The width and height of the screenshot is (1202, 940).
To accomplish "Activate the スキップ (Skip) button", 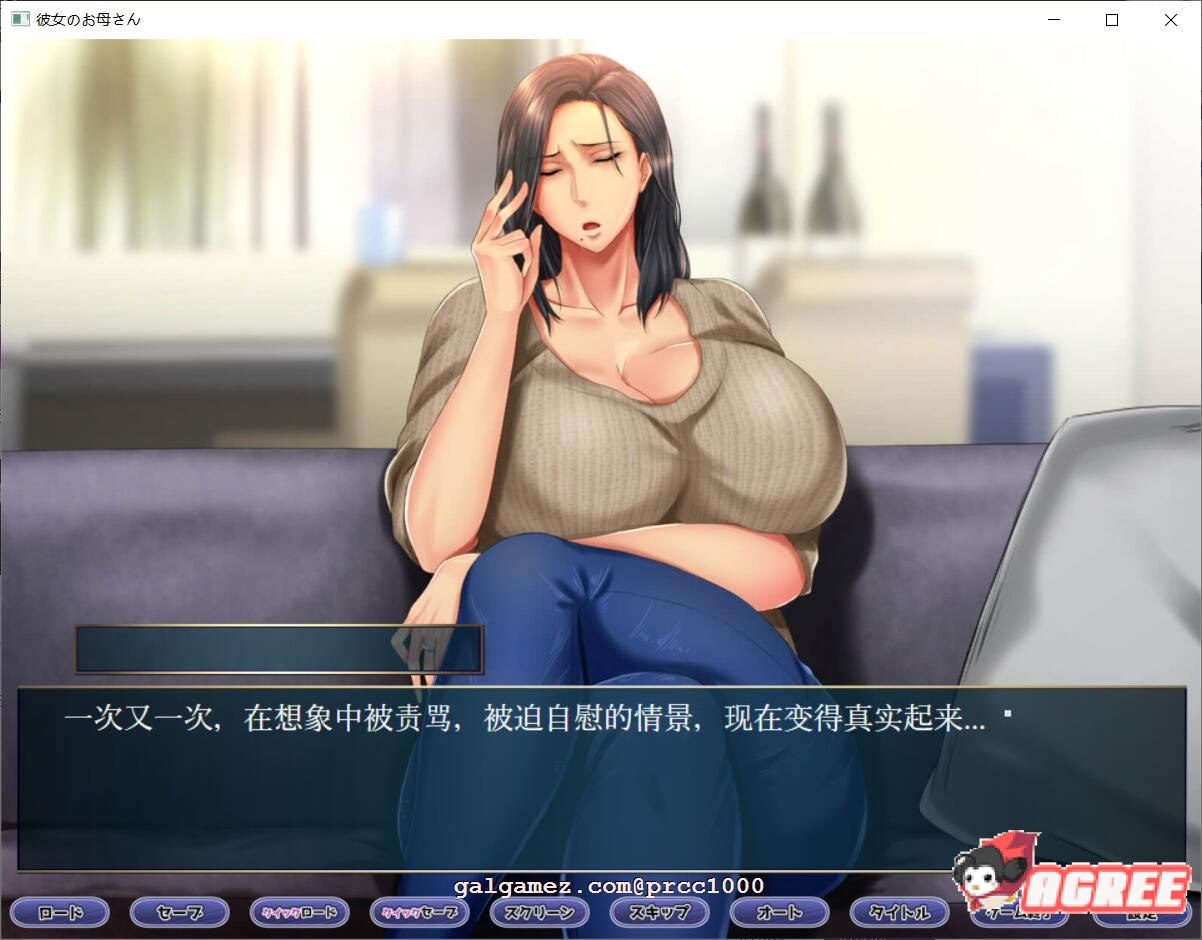I will 659,912.
